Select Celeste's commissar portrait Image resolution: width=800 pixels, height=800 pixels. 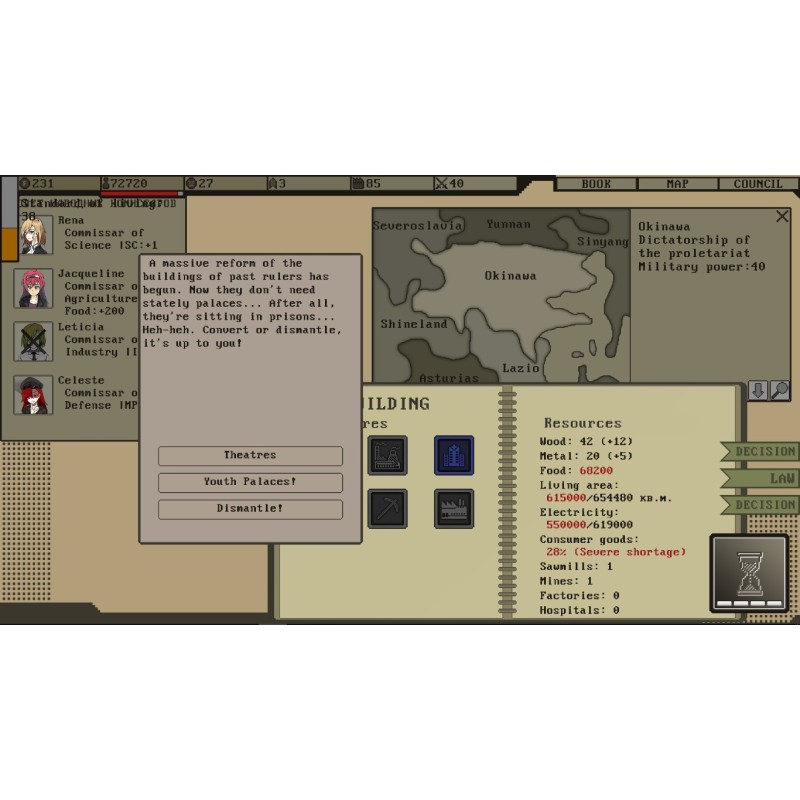[x=34, y=395]
